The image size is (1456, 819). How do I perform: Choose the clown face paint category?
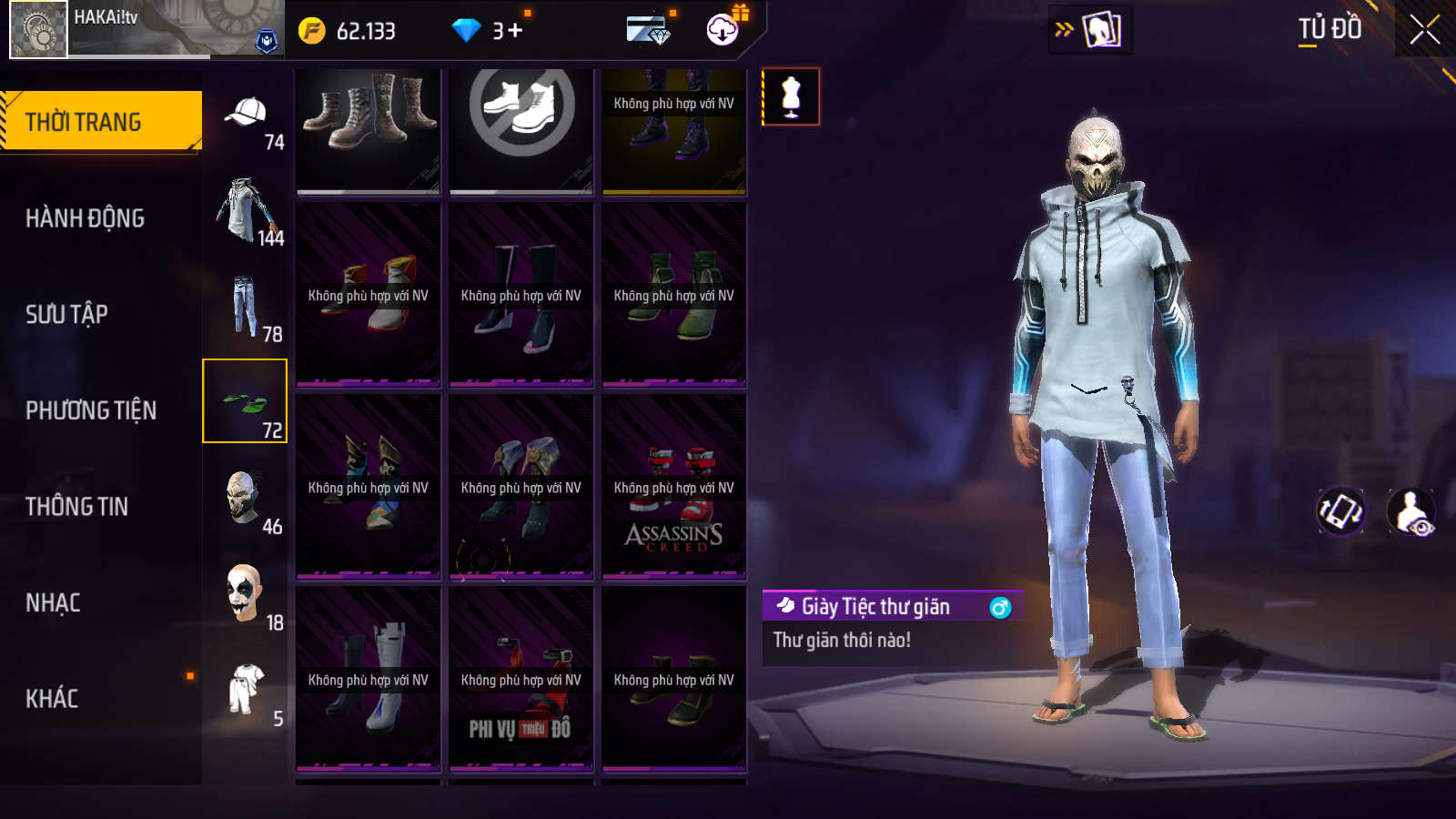[246, 594]
